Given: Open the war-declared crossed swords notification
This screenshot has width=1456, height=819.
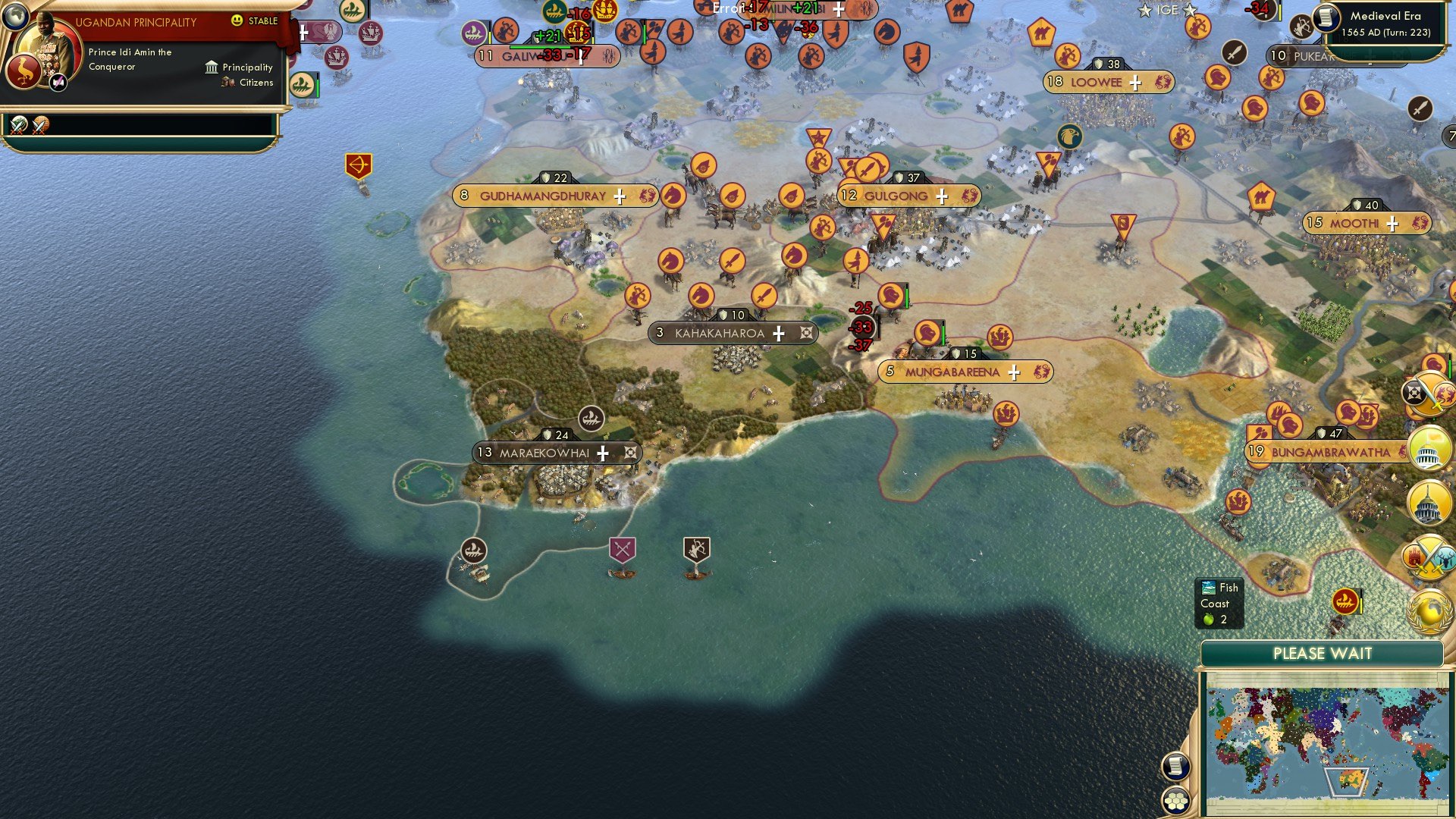Looking at the screenshot, I should click(1429, 557).
